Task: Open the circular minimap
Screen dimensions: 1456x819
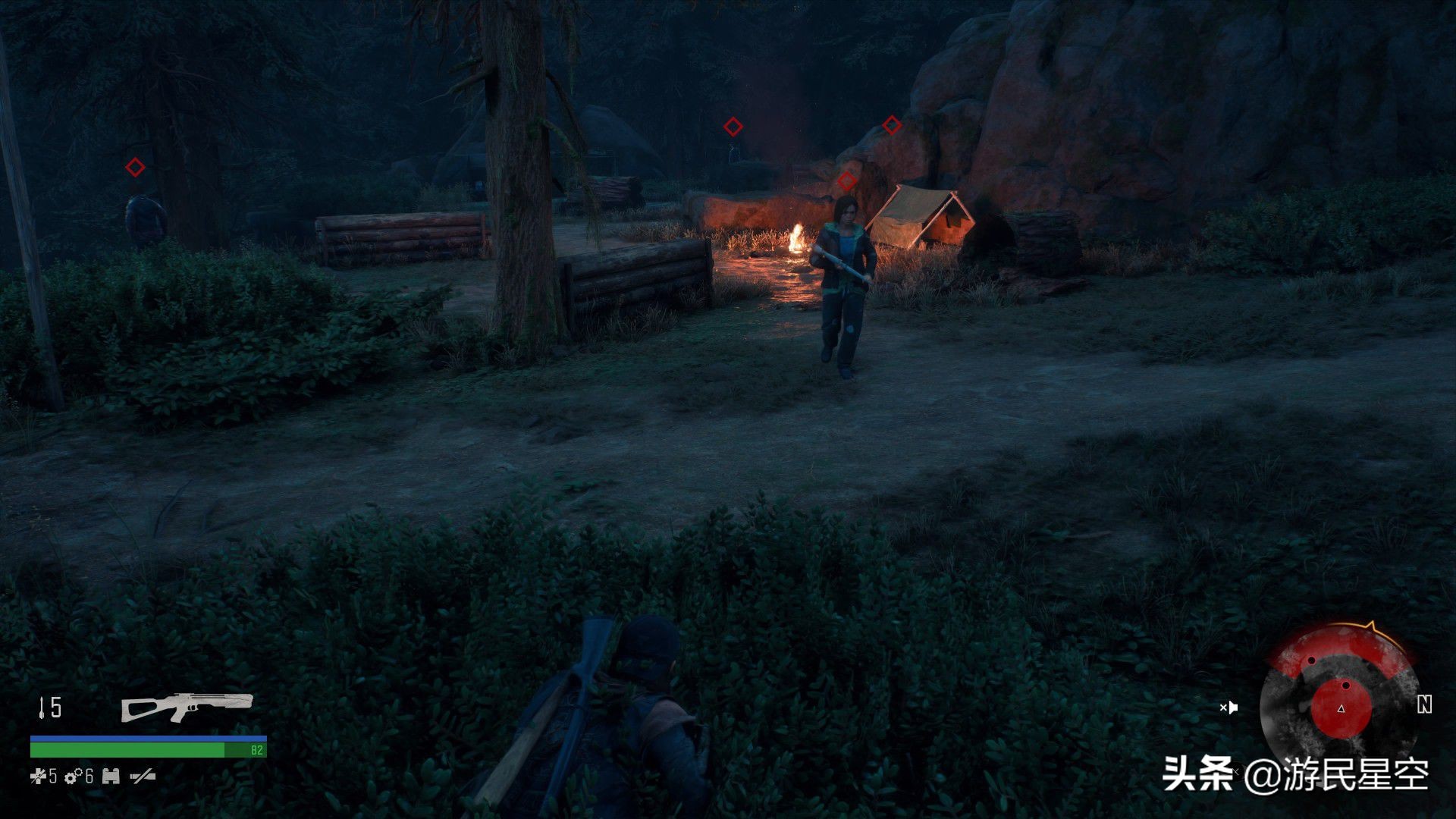Action: click(1339, 705)
